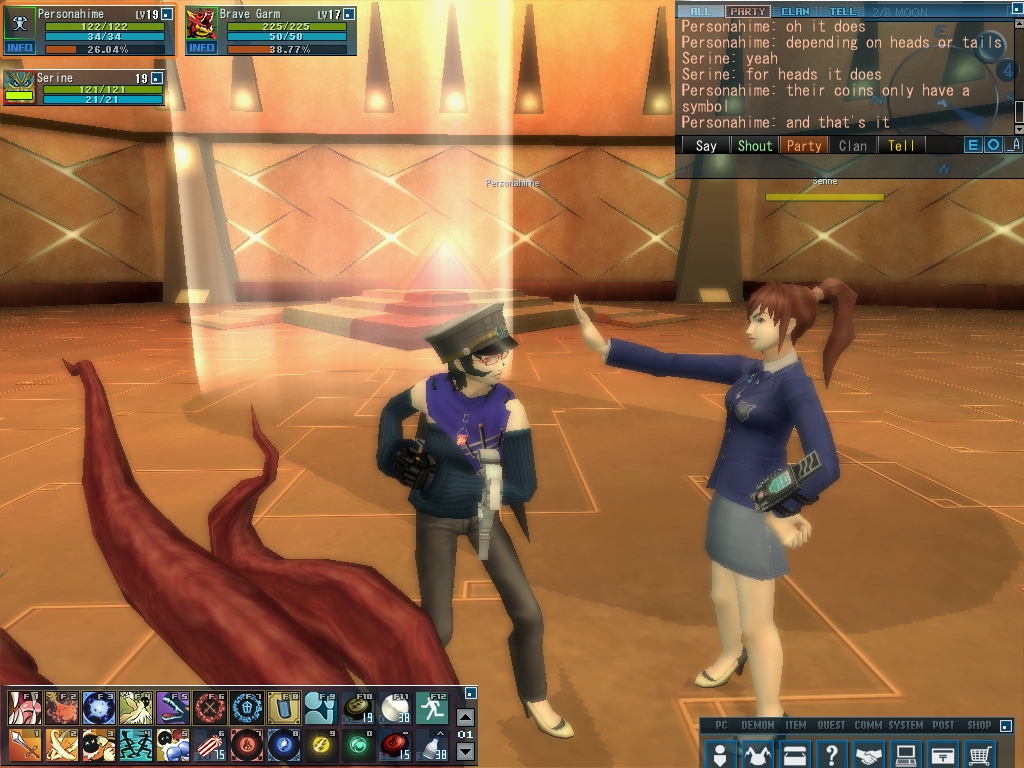Switch chat log to ALL tab
This screenshot has width=1024, height=768.
(700, 11)
